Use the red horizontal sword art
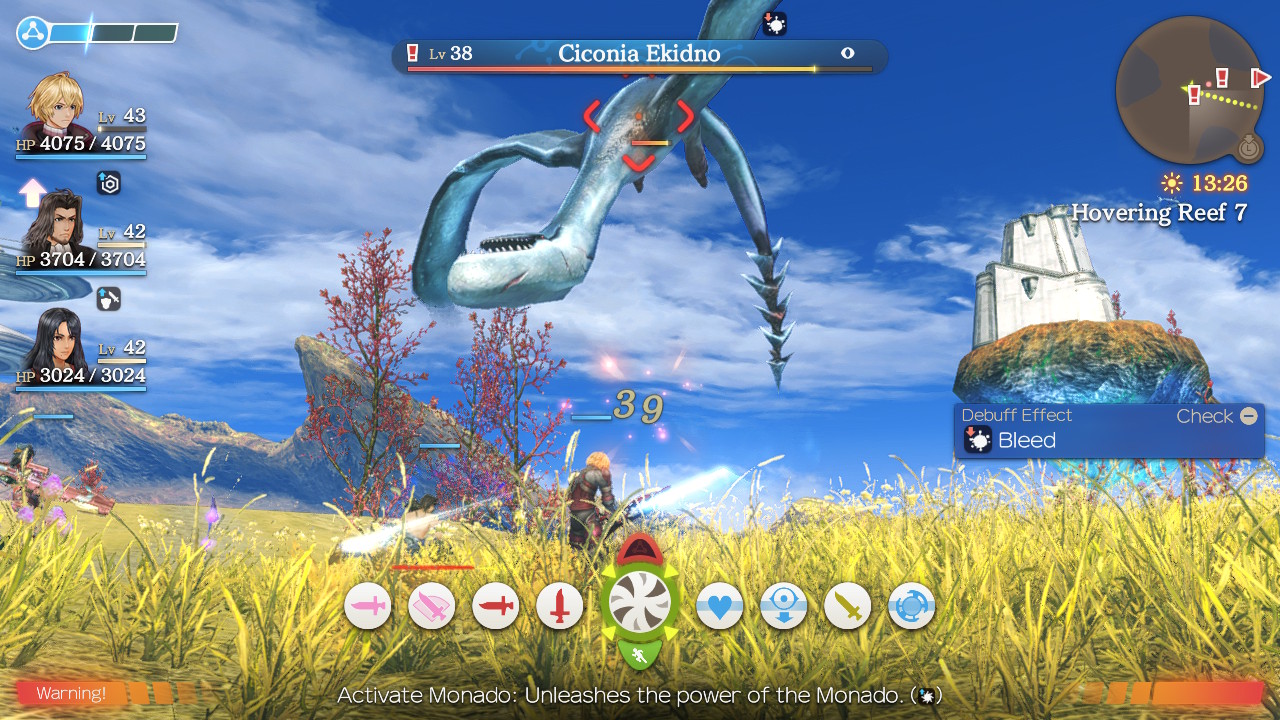This screenshot has height=720, width=1280. pyautogui.click(x=496, y=606)
